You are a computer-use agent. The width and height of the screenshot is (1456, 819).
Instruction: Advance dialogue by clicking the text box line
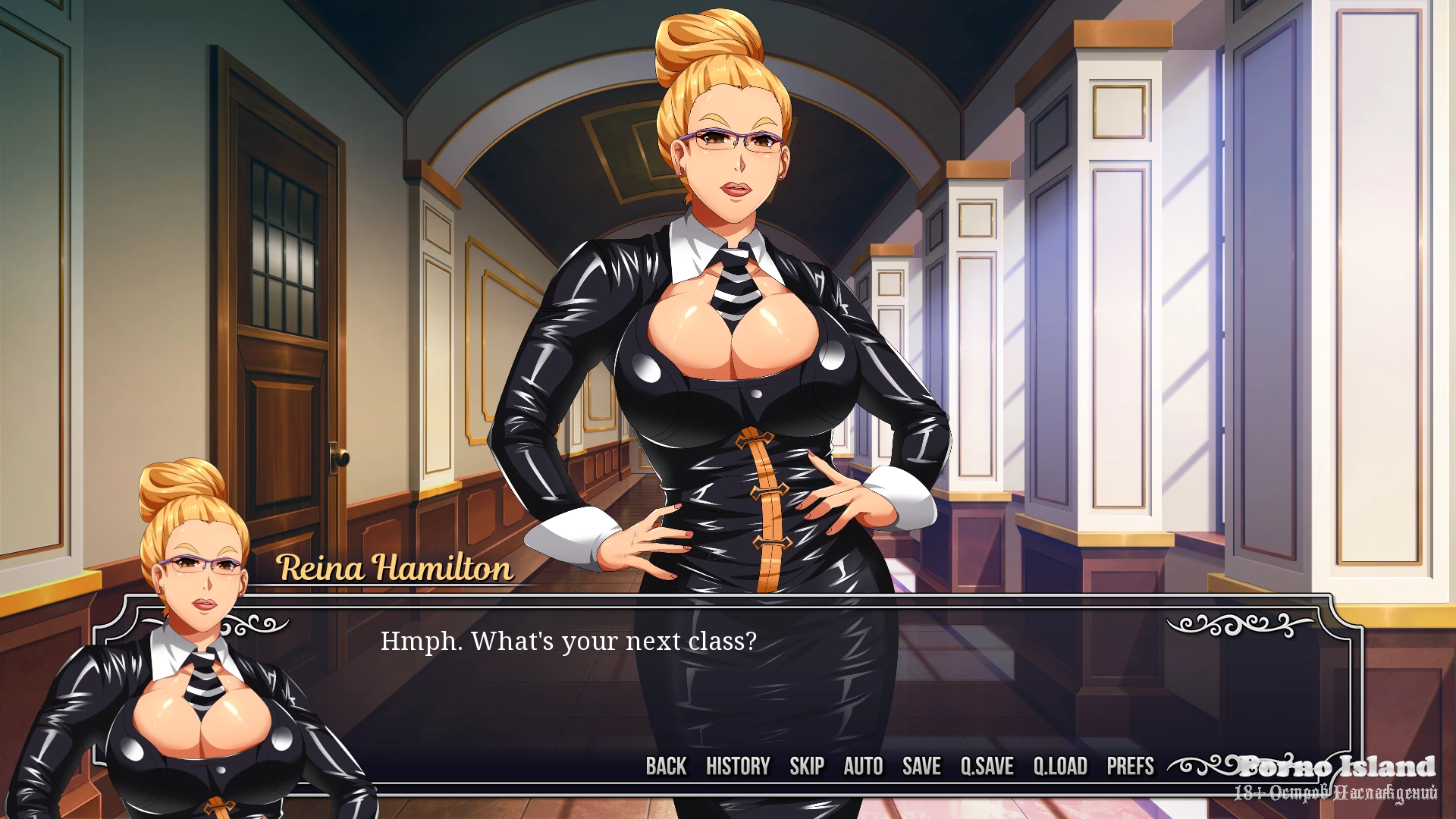pos(569,642)
